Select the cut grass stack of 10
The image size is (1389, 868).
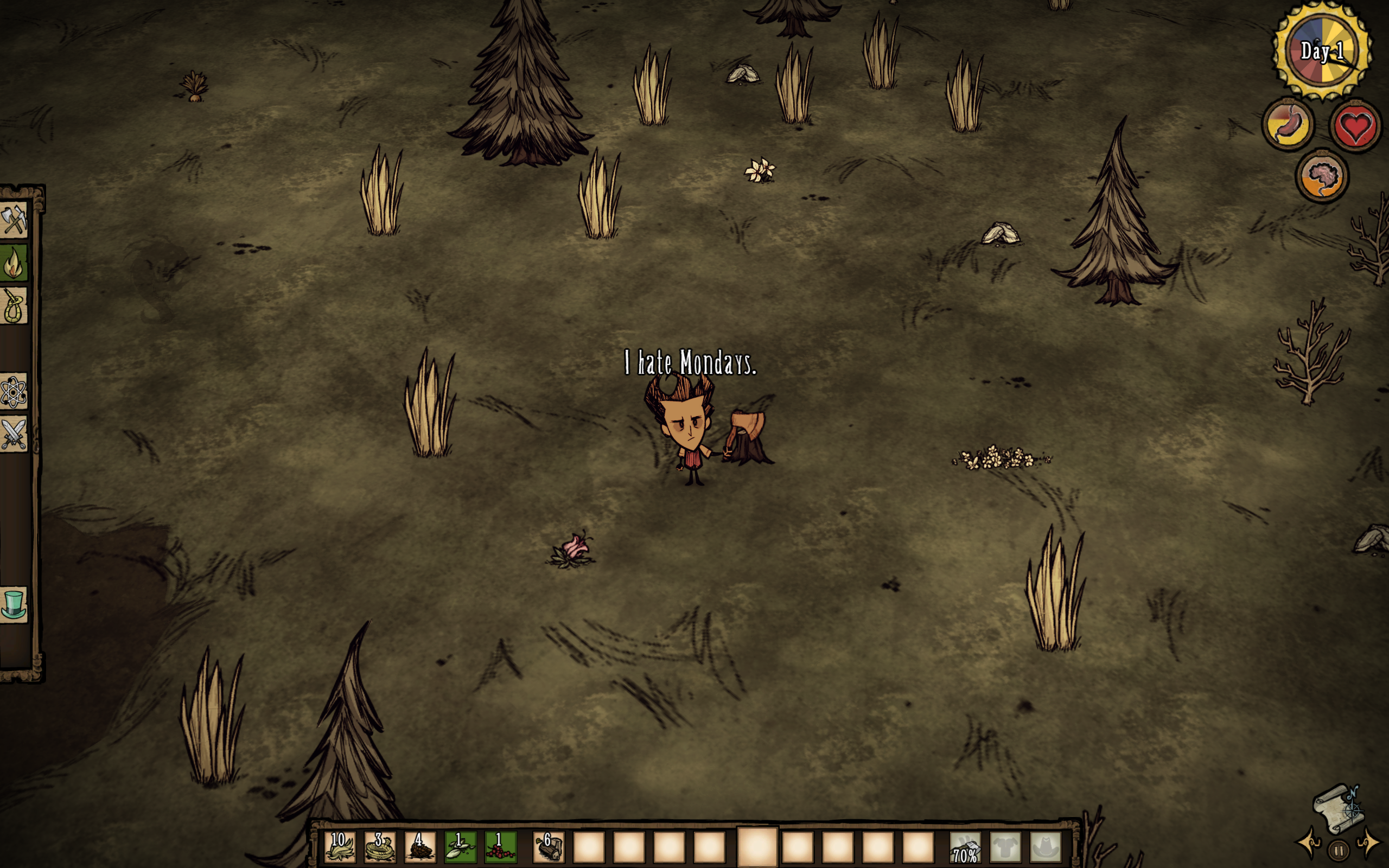pos(340,847)
